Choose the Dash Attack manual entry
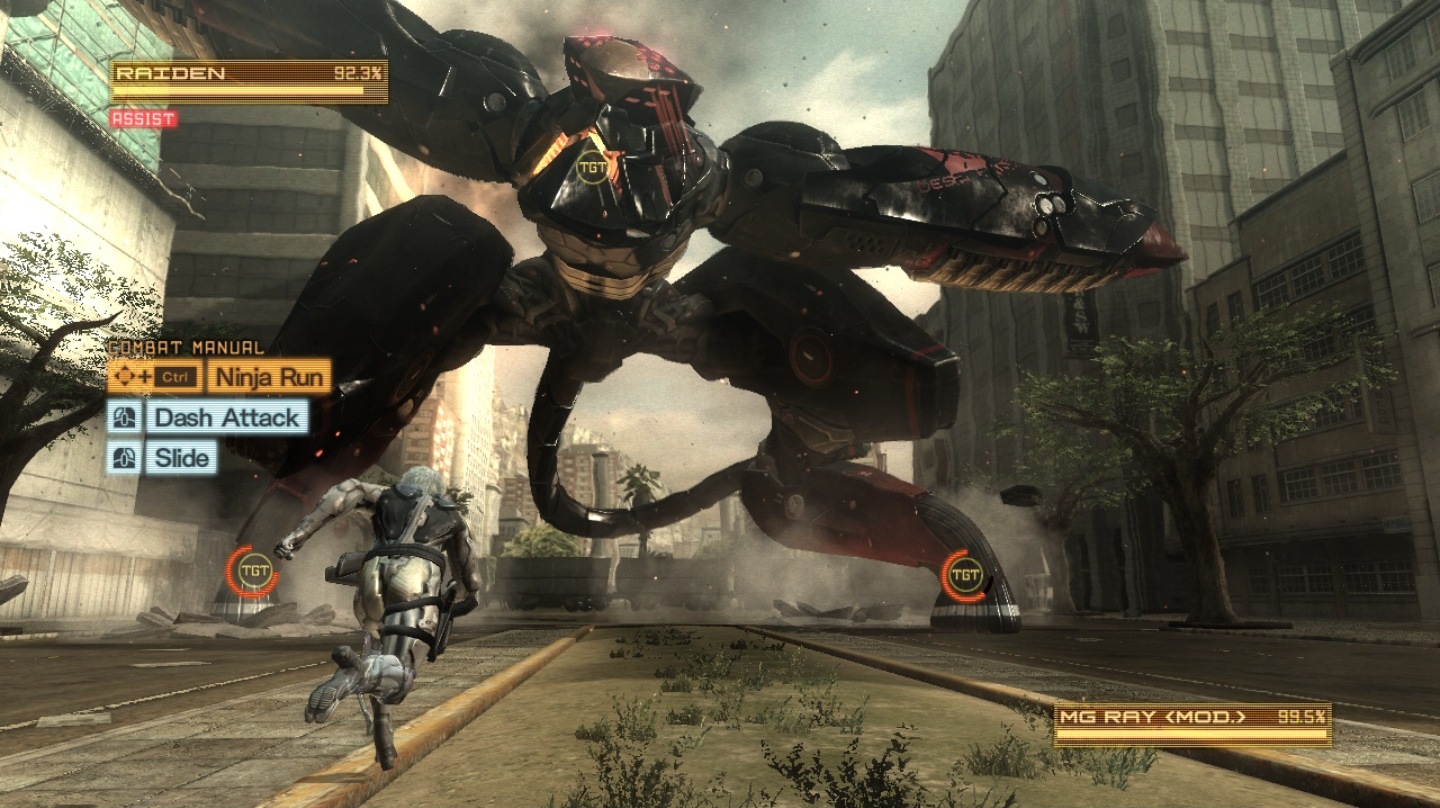Viewport: 1440px width, 808px height. click(226, 418)
